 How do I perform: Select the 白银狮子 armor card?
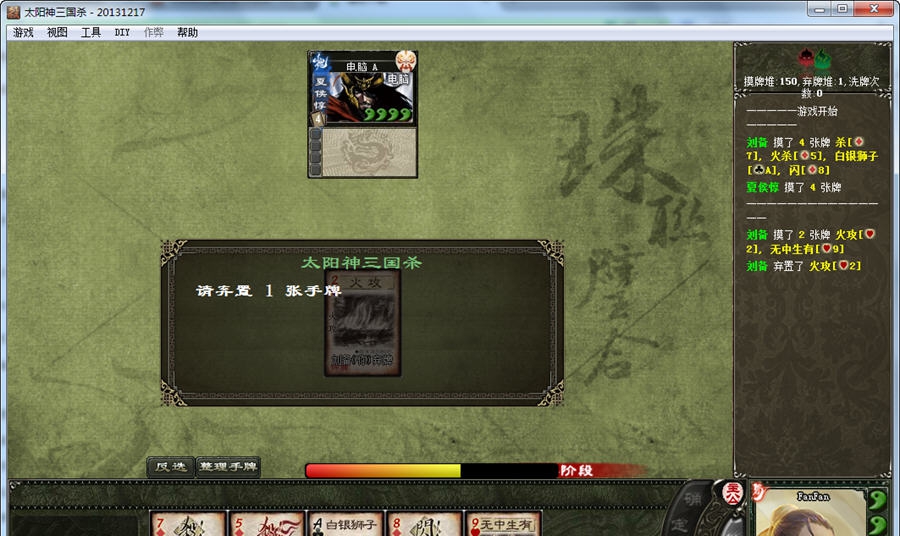[345, 524]
